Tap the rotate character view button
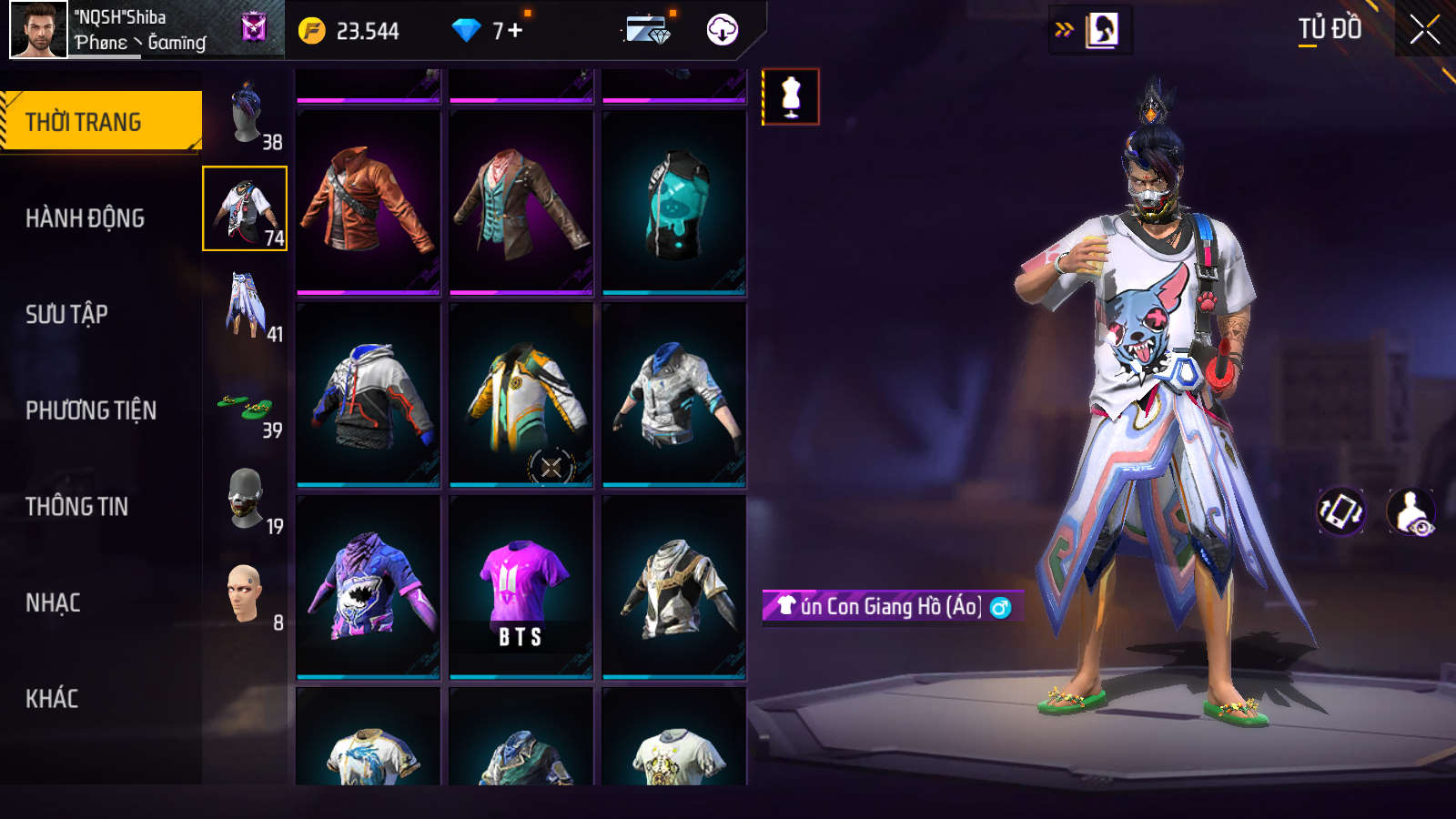The height and width of the screenshot is (819, 1456). pos(1341,511)
